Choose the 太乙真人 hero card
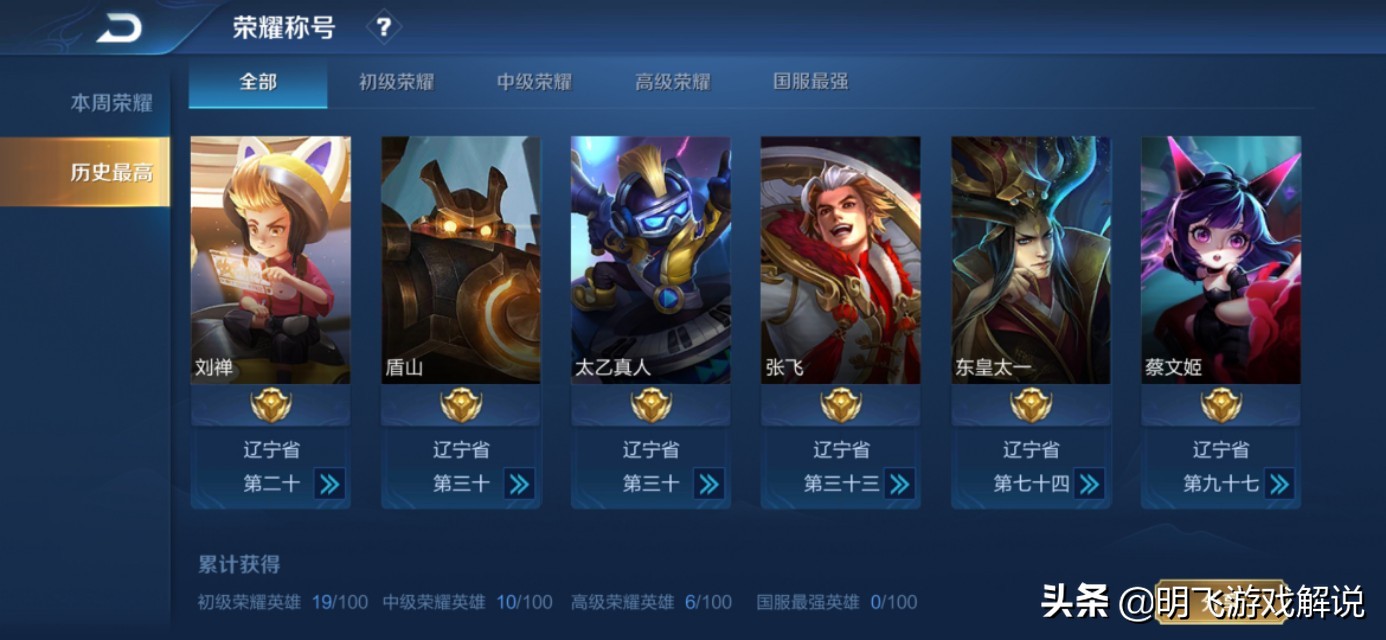 pyautogui.click(x=650, y=260)
